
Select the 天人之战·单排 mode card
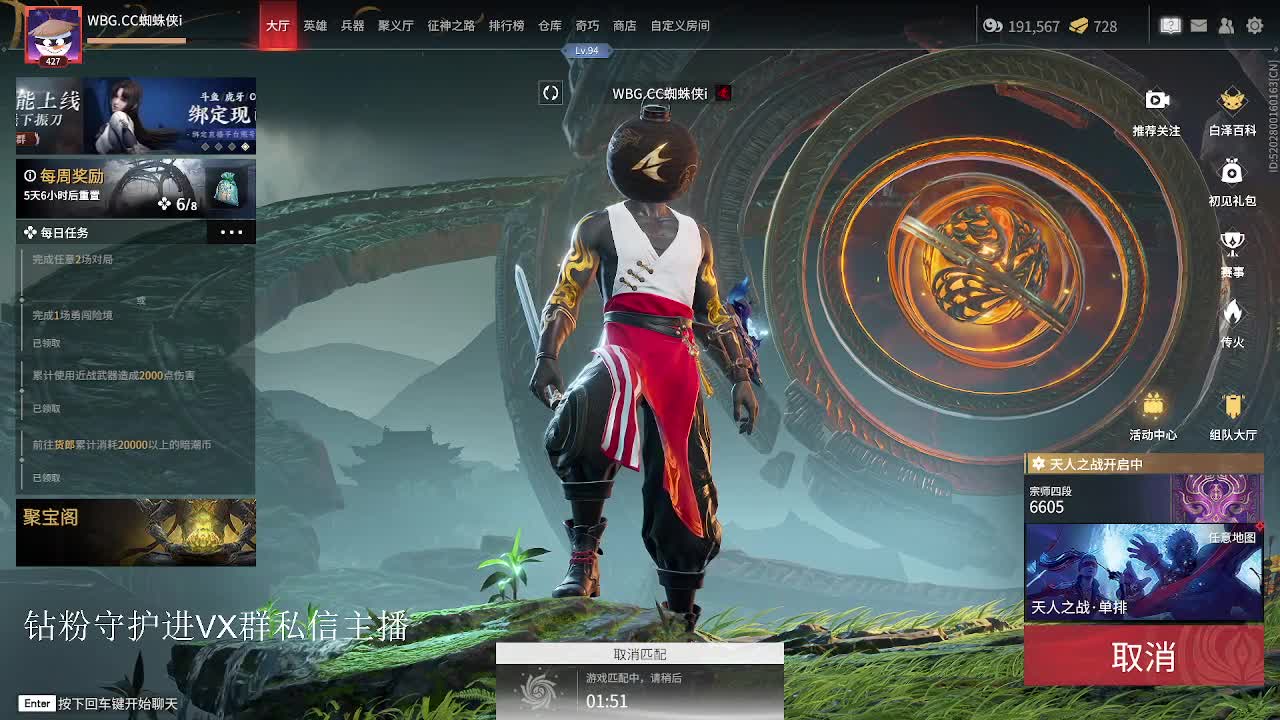[x=1143, y=572]
